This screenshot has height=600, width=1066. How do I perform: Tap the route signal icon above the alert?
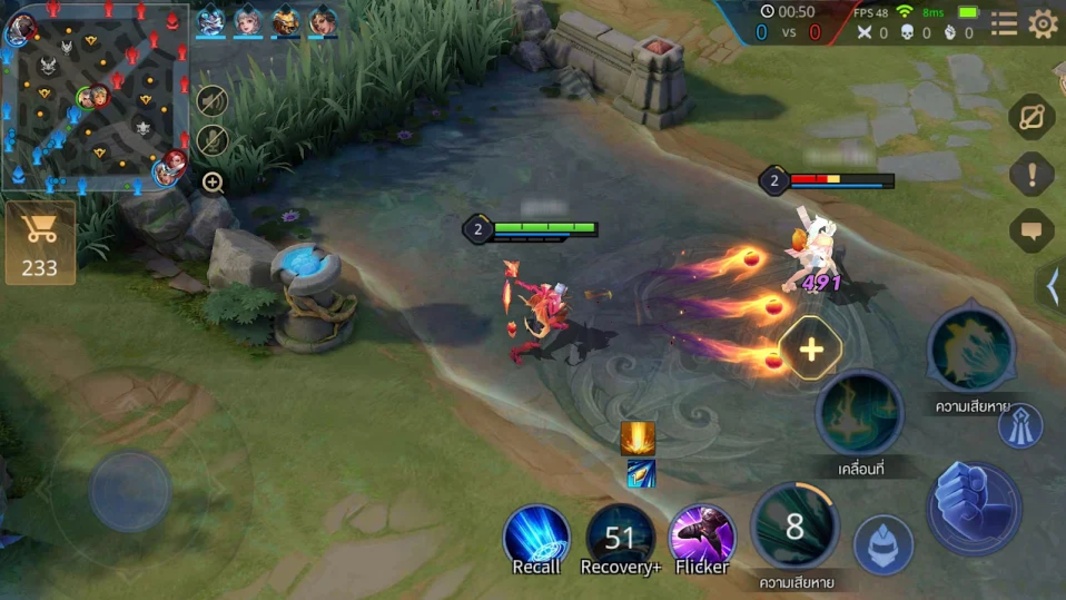(x=1032, y=118)
